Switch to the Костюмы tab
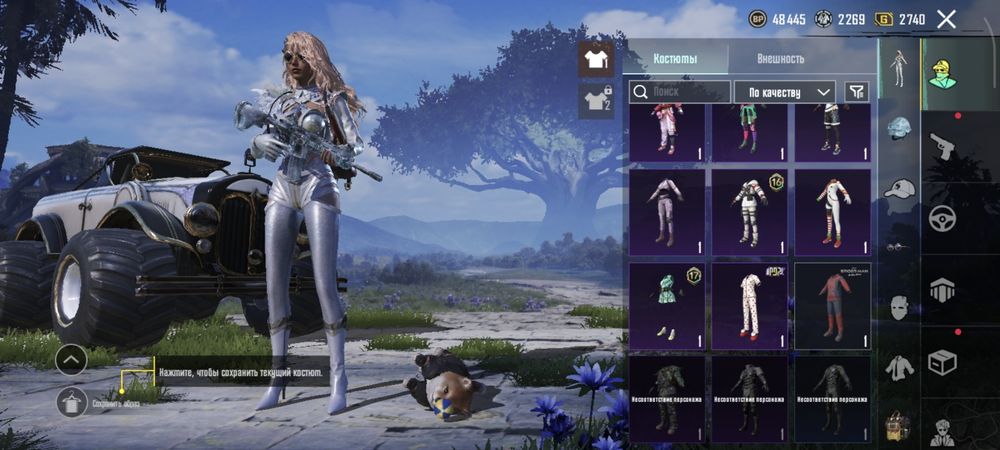 [x=676, y=58]
